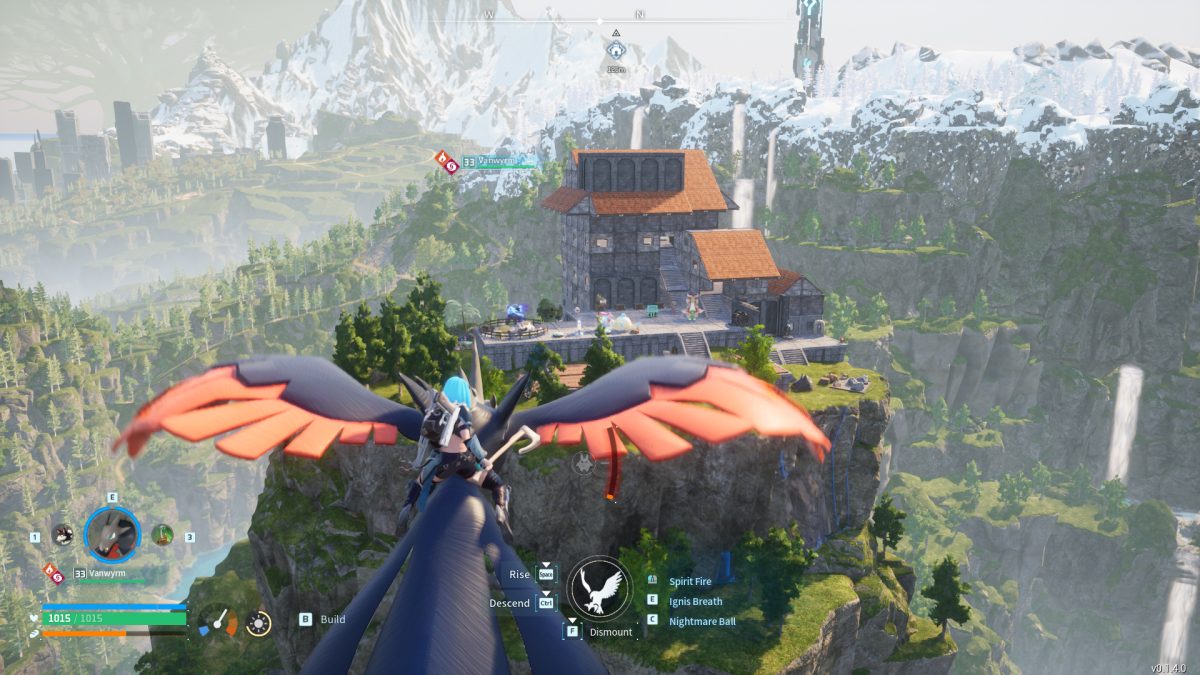Click the compass bar at the top
This screenshot has width=1200, height=675.
click(x=600, y=19)
